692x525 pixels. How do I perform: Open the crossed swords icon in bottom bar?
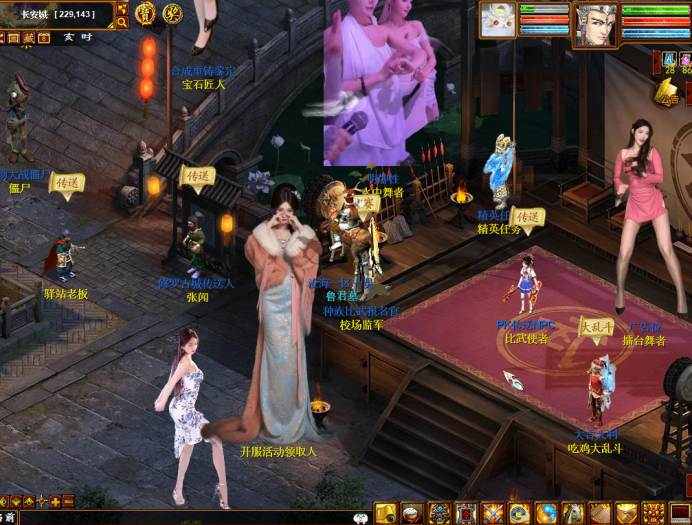pos(493,513)
